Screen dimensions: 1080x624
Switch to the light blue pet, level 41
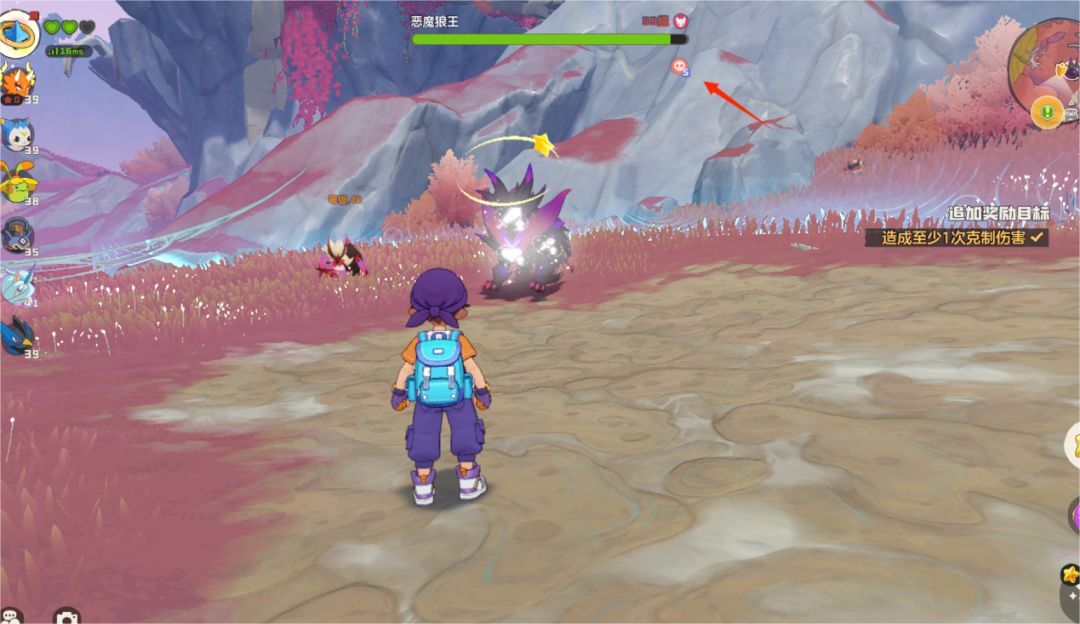click(16, 284)
